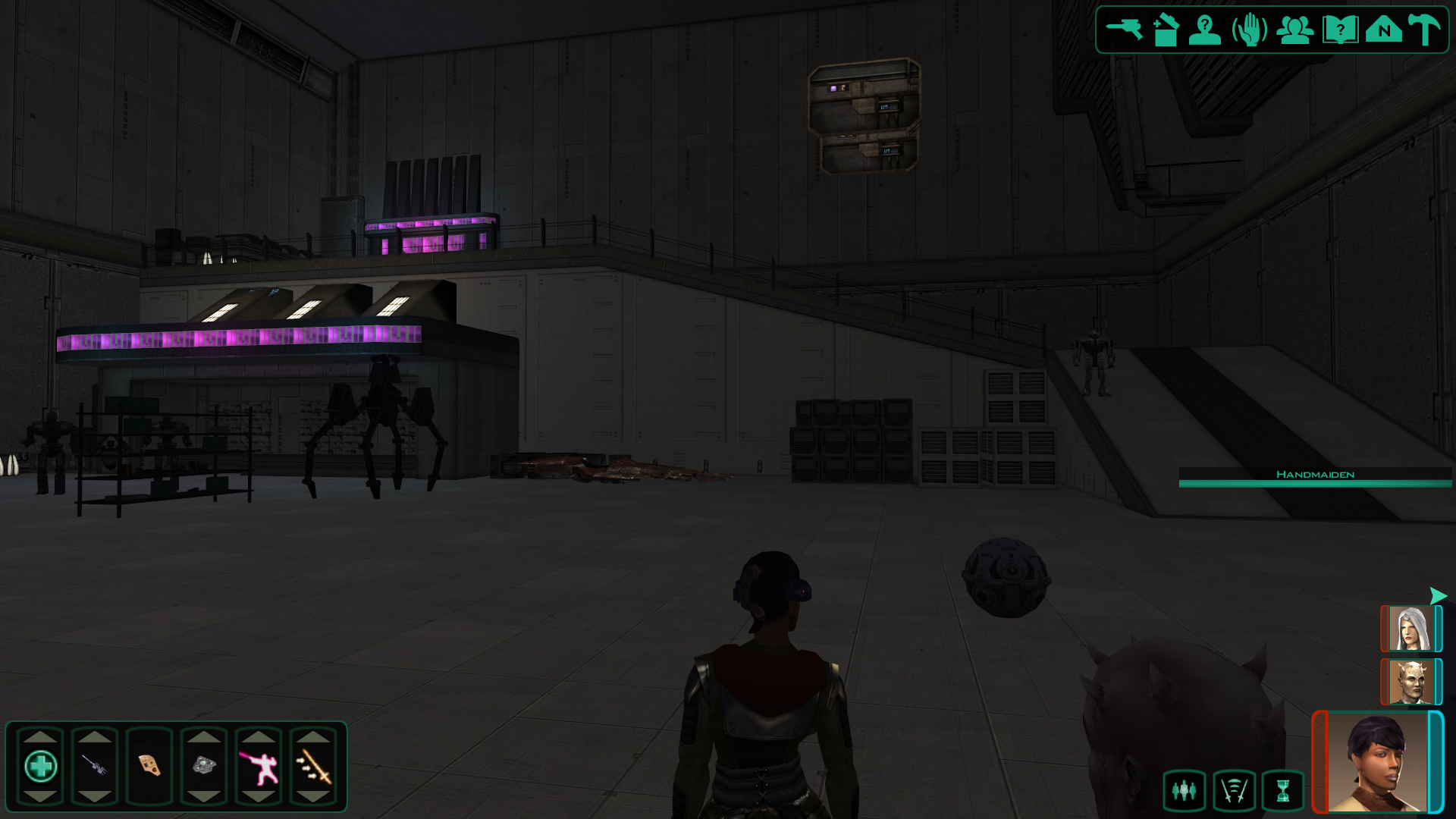Select the grey mine action slot

click(x=204, y=766)
